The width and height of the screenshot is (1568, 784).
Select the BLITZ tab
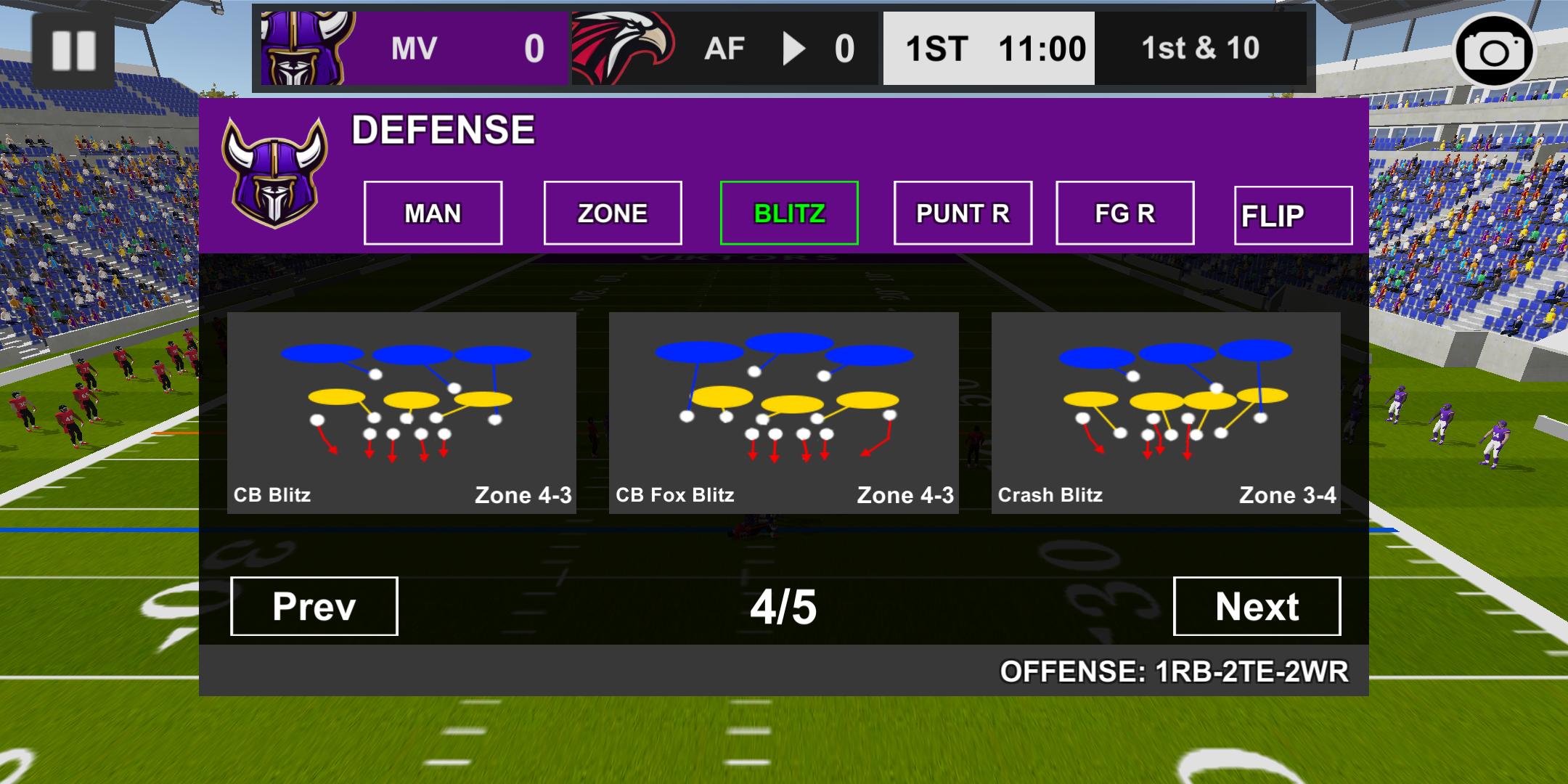pos(788,212)
